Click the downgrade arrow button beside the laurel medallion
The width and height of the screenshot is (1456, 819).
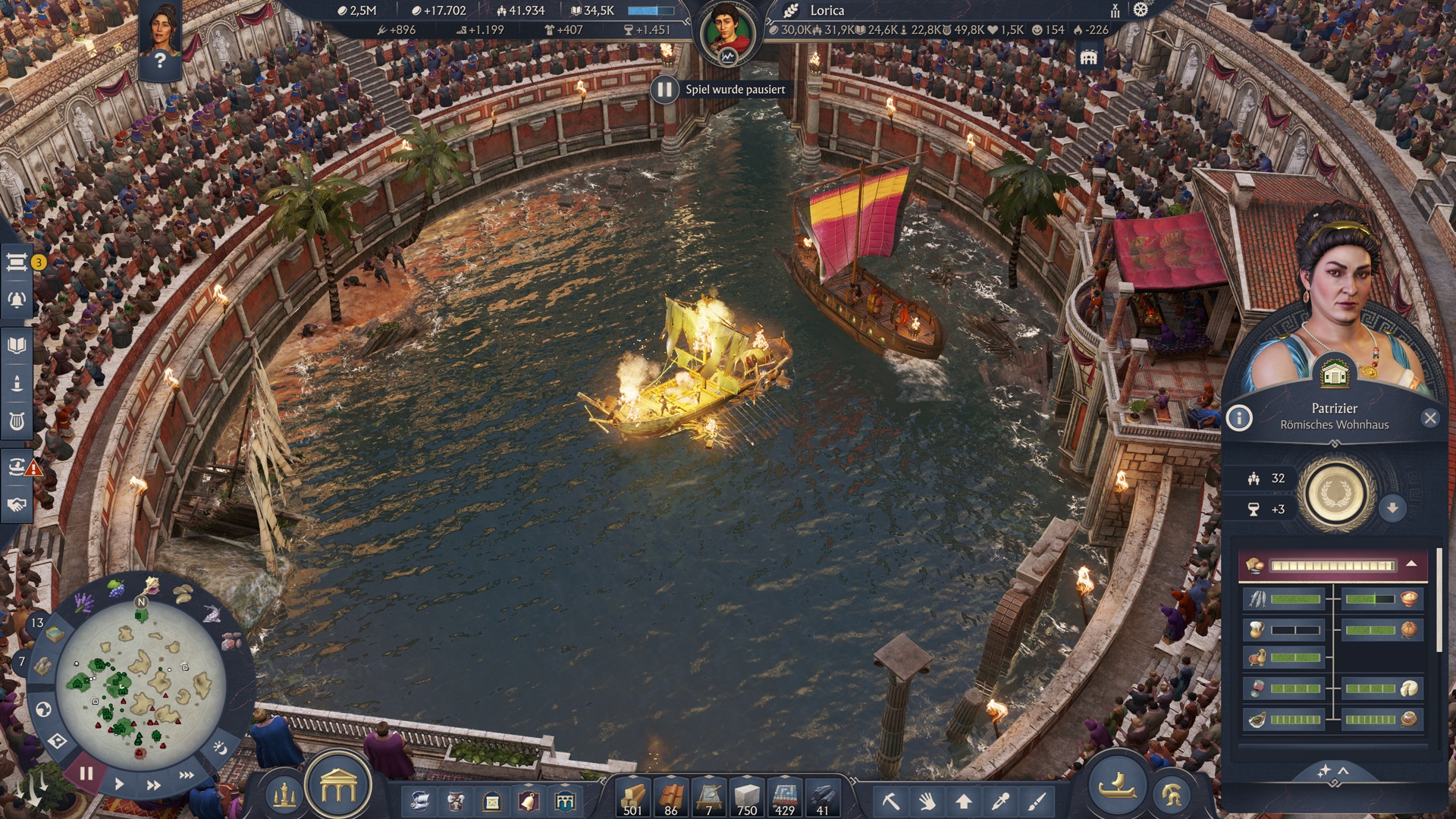[x=1392, y=508]
